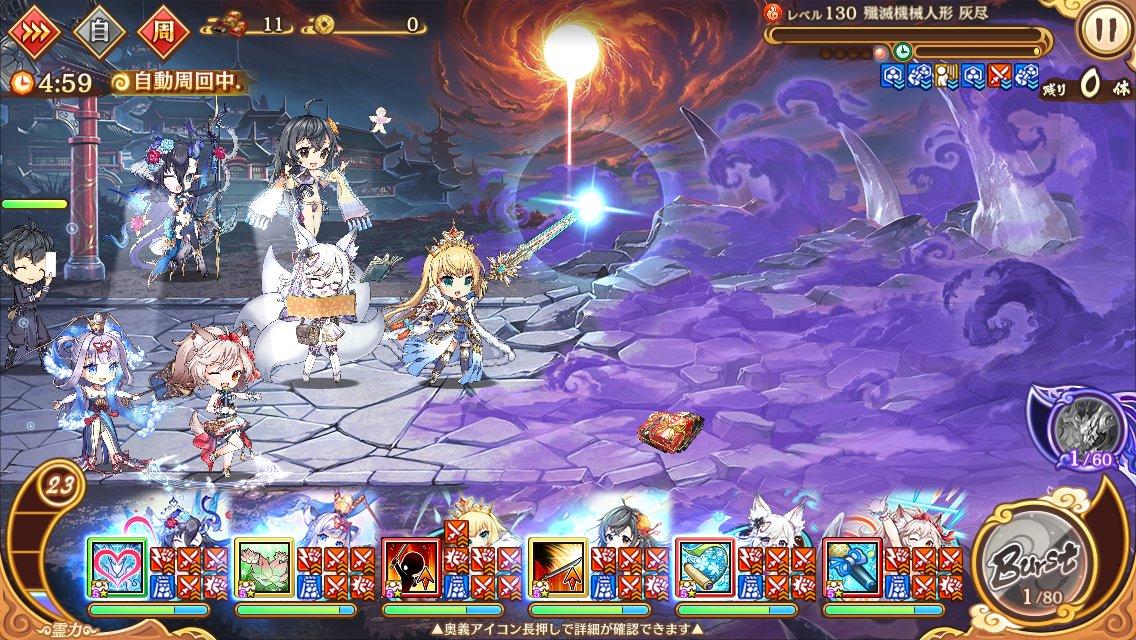The height and width of the screenshot is (640, 1136).
Task: Use the blue hammer special skill
Action: click(852, 568)
